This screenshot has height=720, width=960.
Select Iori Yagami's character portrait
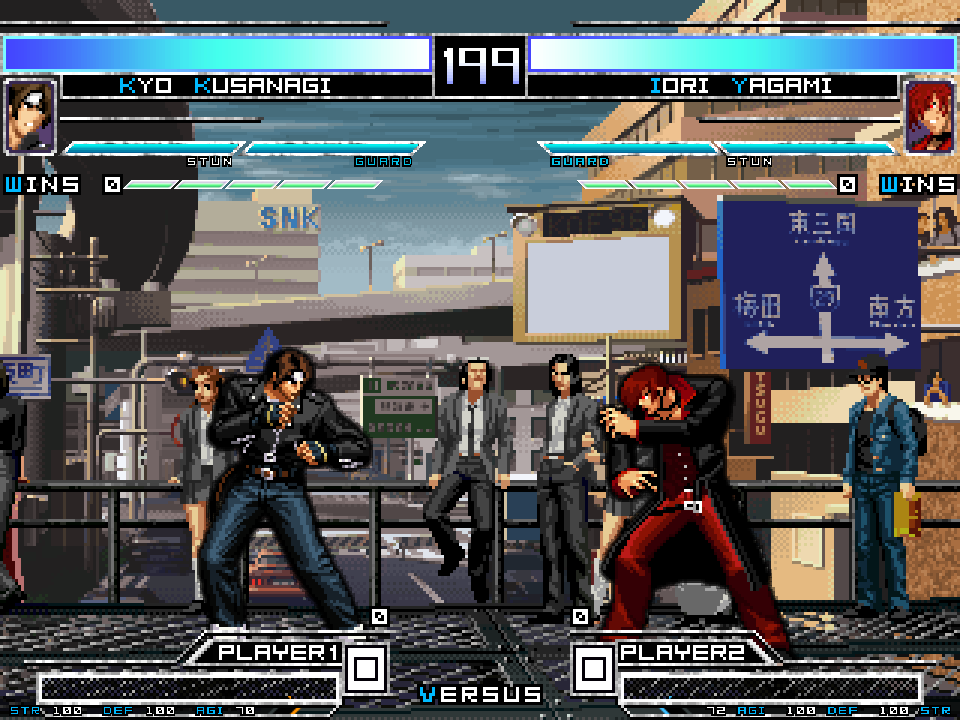coord(929,117)
